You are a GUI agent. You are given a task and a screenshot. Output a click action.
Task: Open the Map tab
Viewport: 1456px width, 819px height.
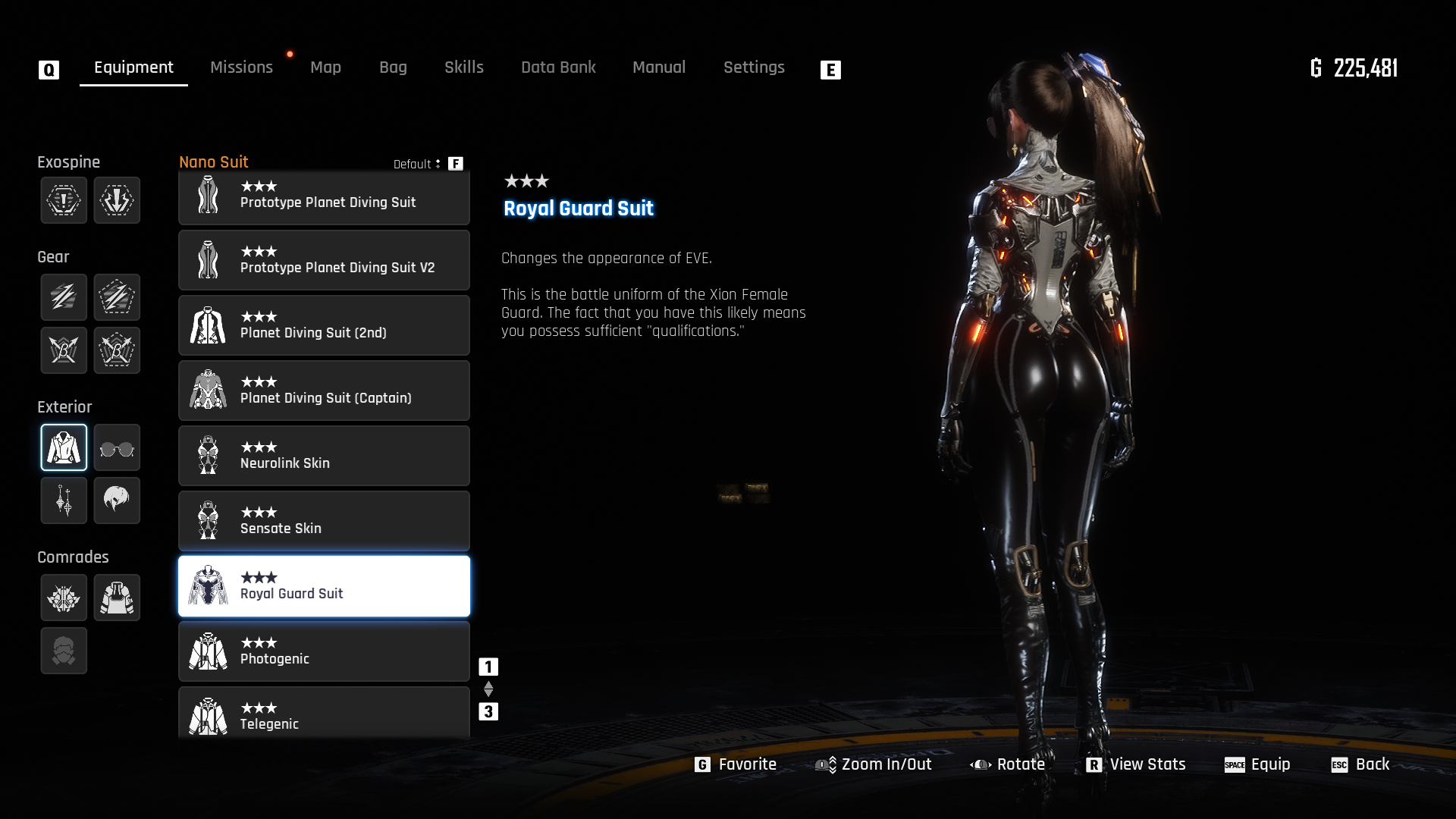[325, 67]
